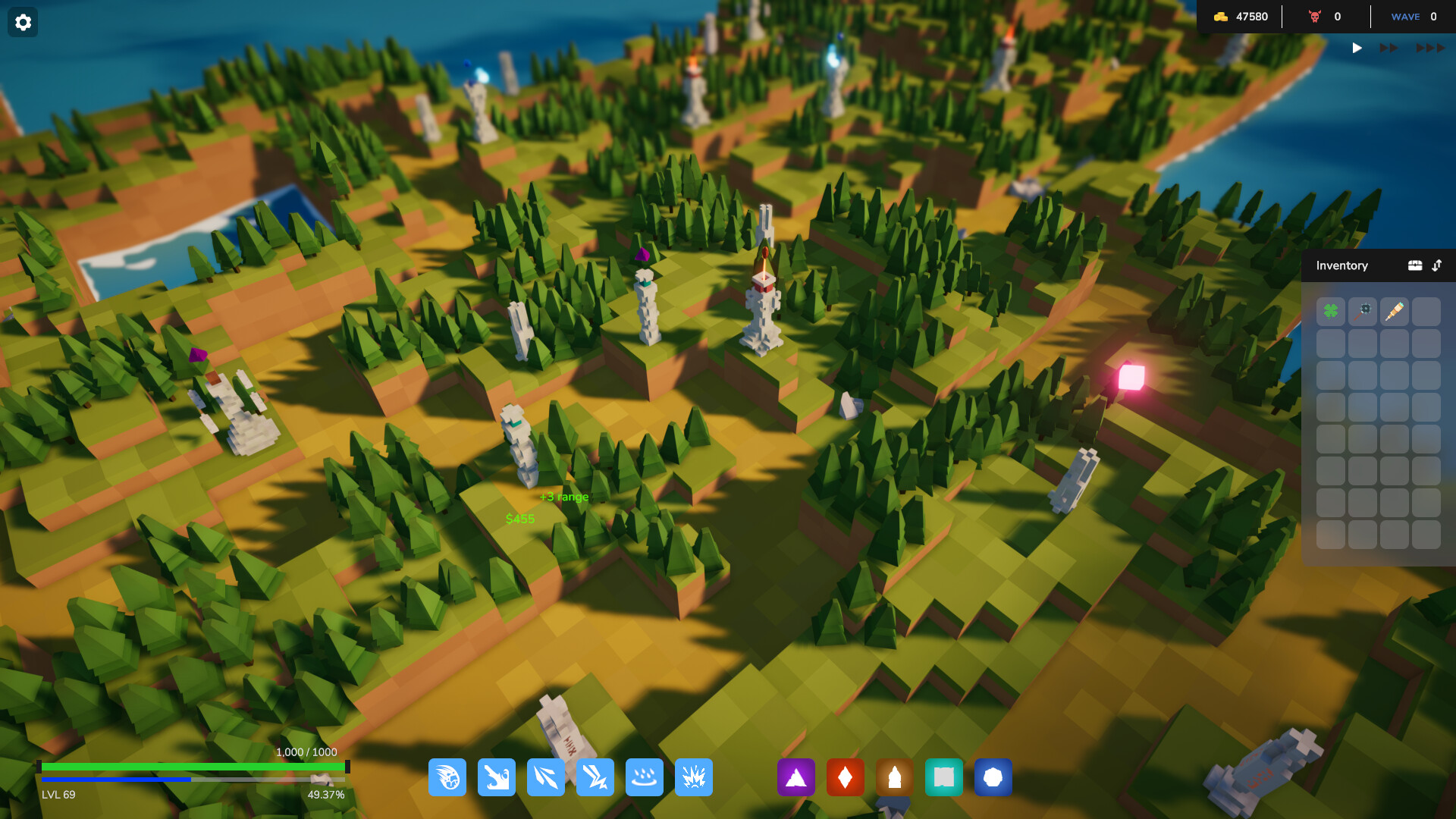Open the settings gear menu
This screenshot has height=819, width=1456.
(x=23, y=22)
